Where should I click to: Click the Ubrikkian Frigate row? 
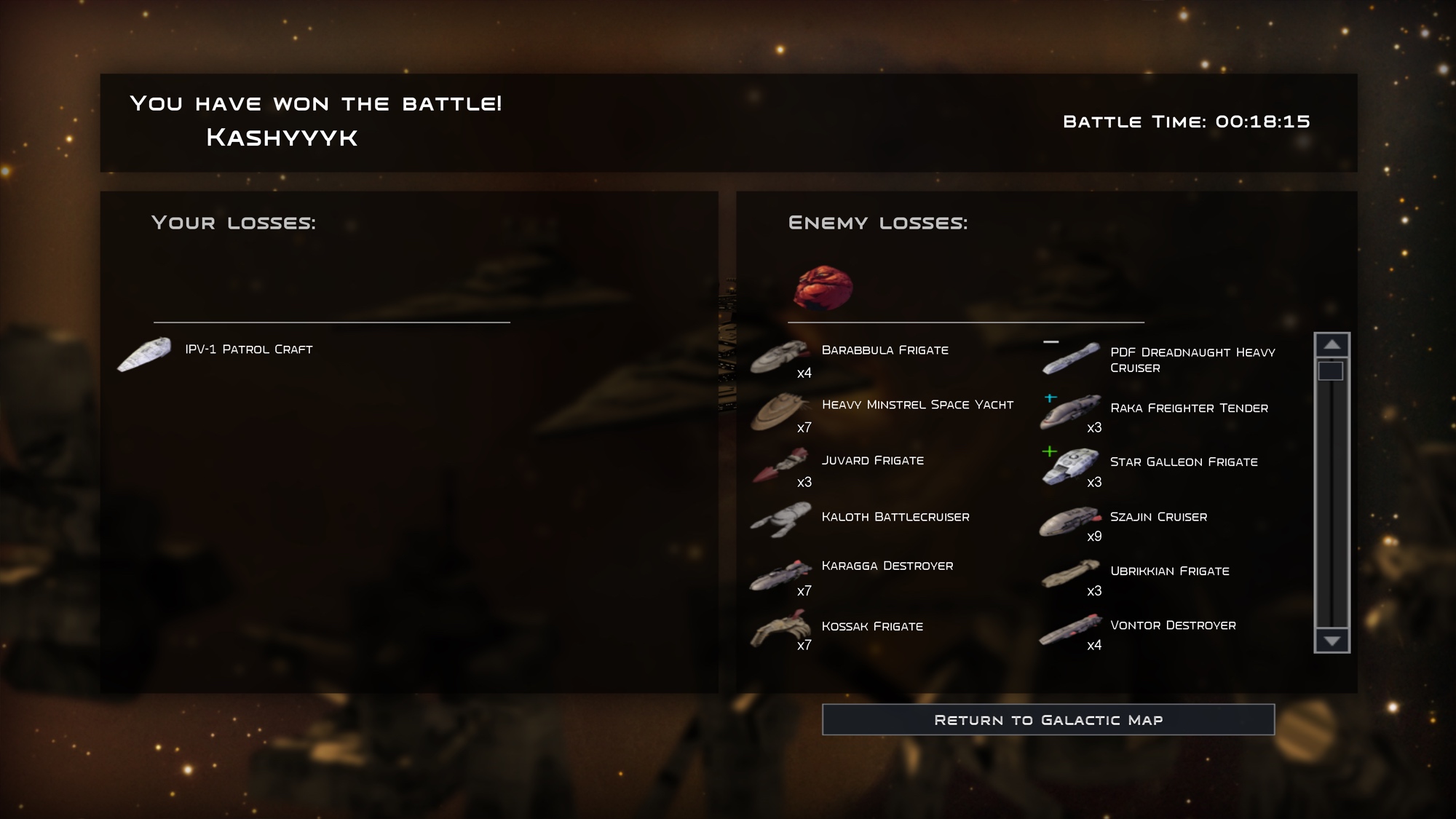[x=1169, y=571]
